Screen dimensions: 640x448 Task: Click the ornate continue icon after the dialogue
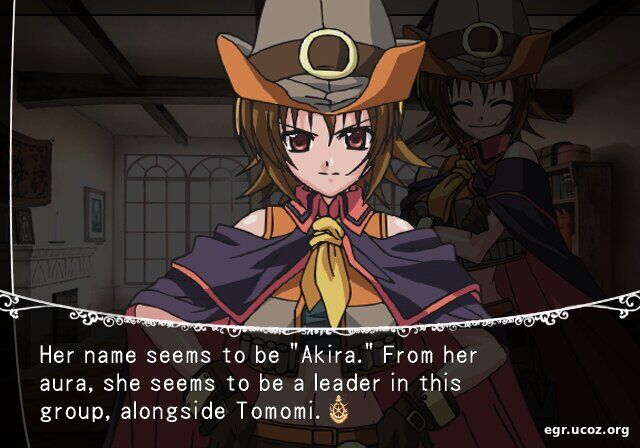point(337,410)
